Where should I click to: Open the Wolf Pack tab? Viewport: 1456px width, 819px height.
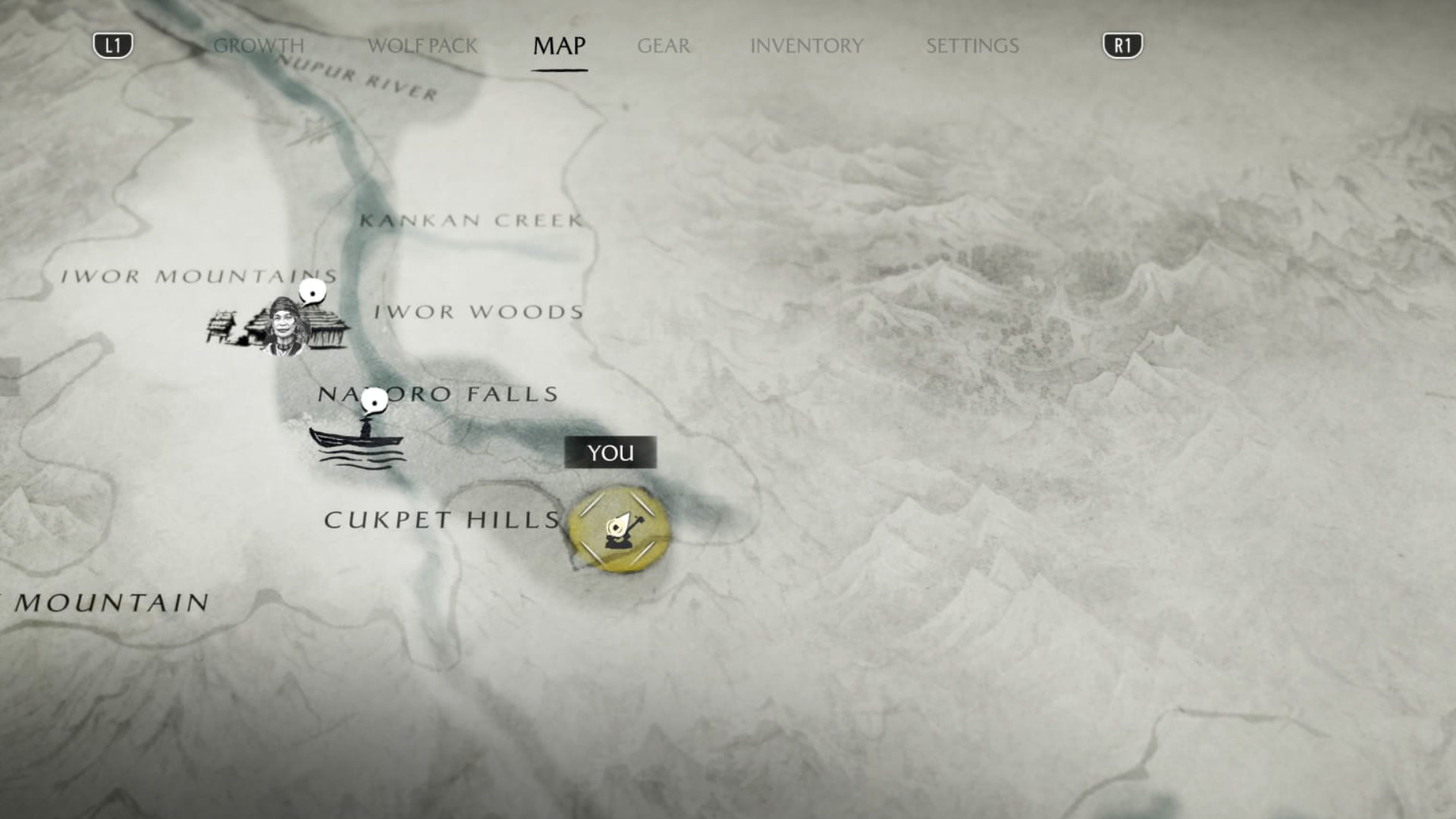(422, 46)
